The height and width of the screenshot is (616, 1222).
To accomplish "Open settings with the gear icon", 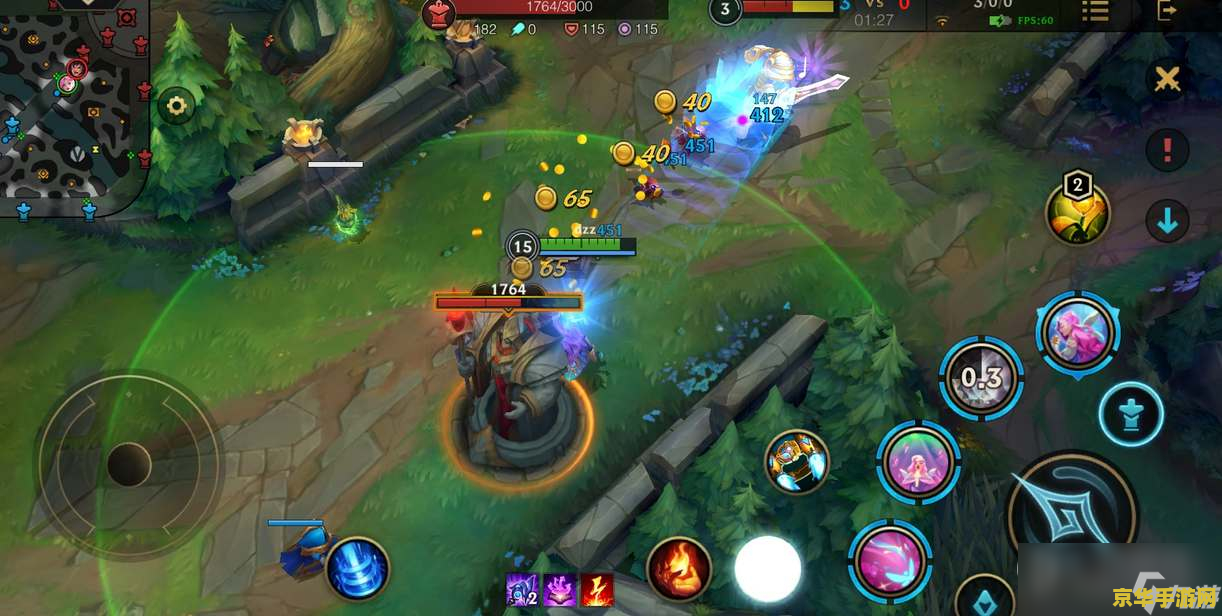I will tap(177, 105).
